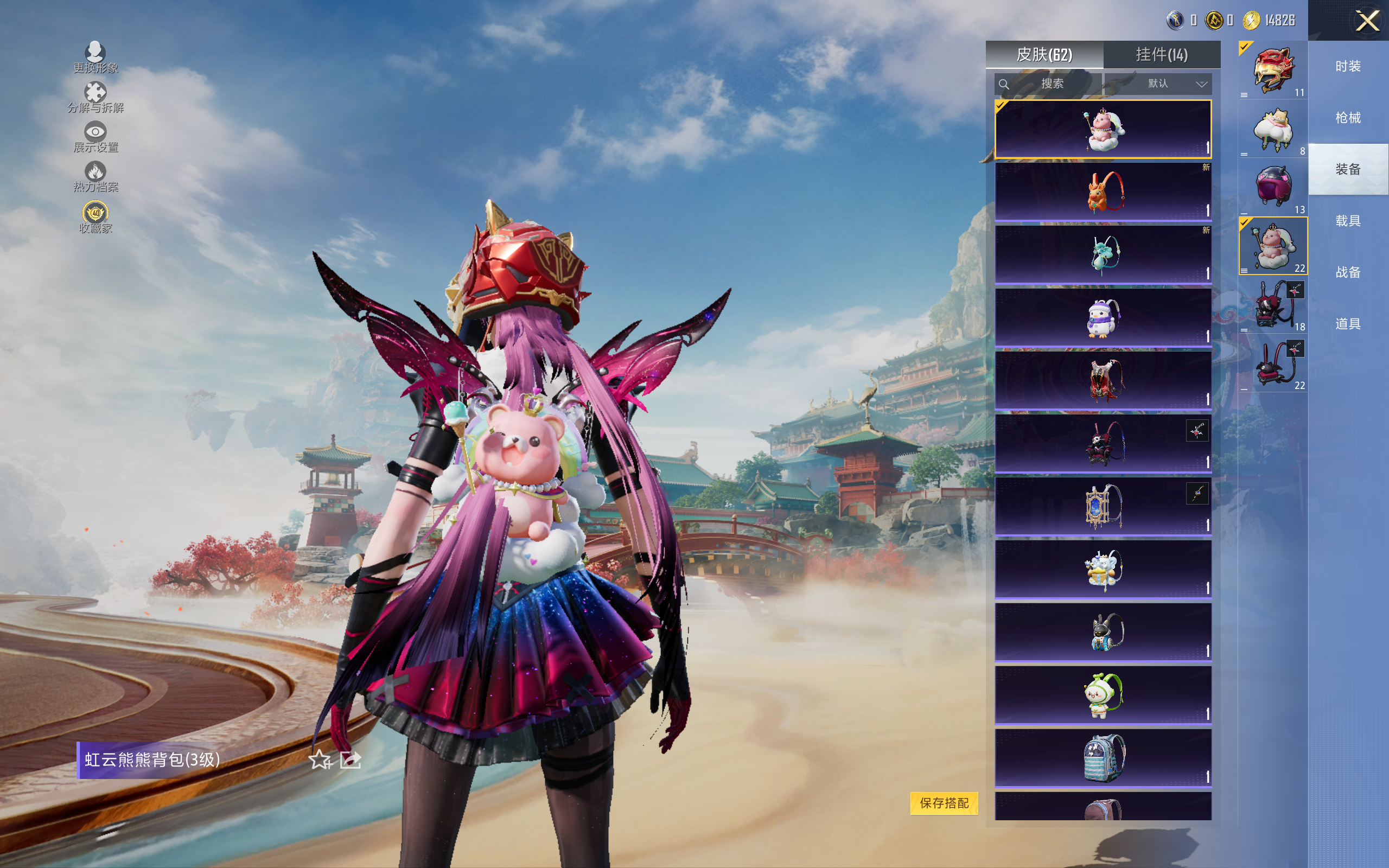Open the 时装 category

coord(1348,67)
